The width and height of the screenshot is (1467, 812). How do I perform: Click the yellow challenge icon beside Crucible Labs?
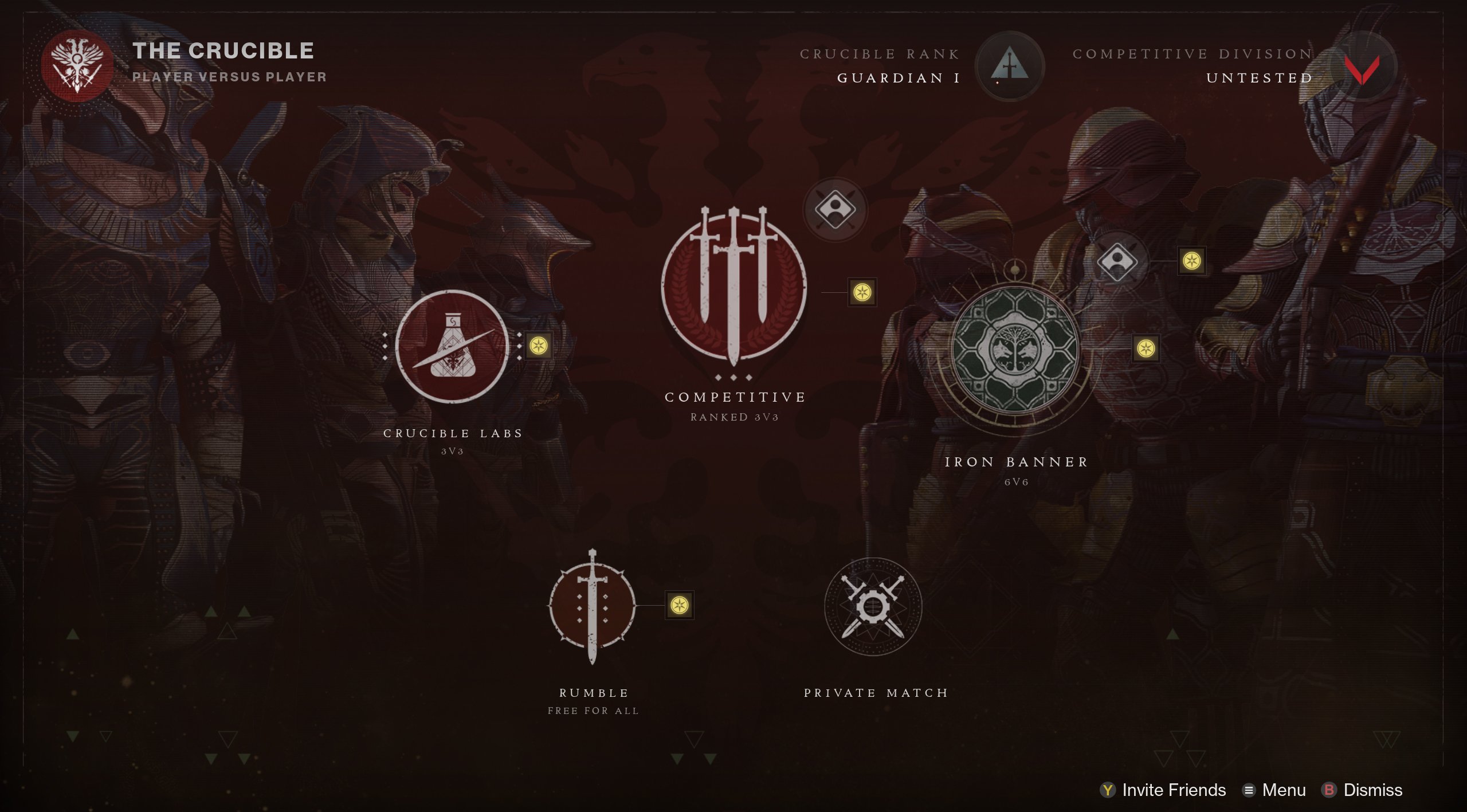pos(538,346)
